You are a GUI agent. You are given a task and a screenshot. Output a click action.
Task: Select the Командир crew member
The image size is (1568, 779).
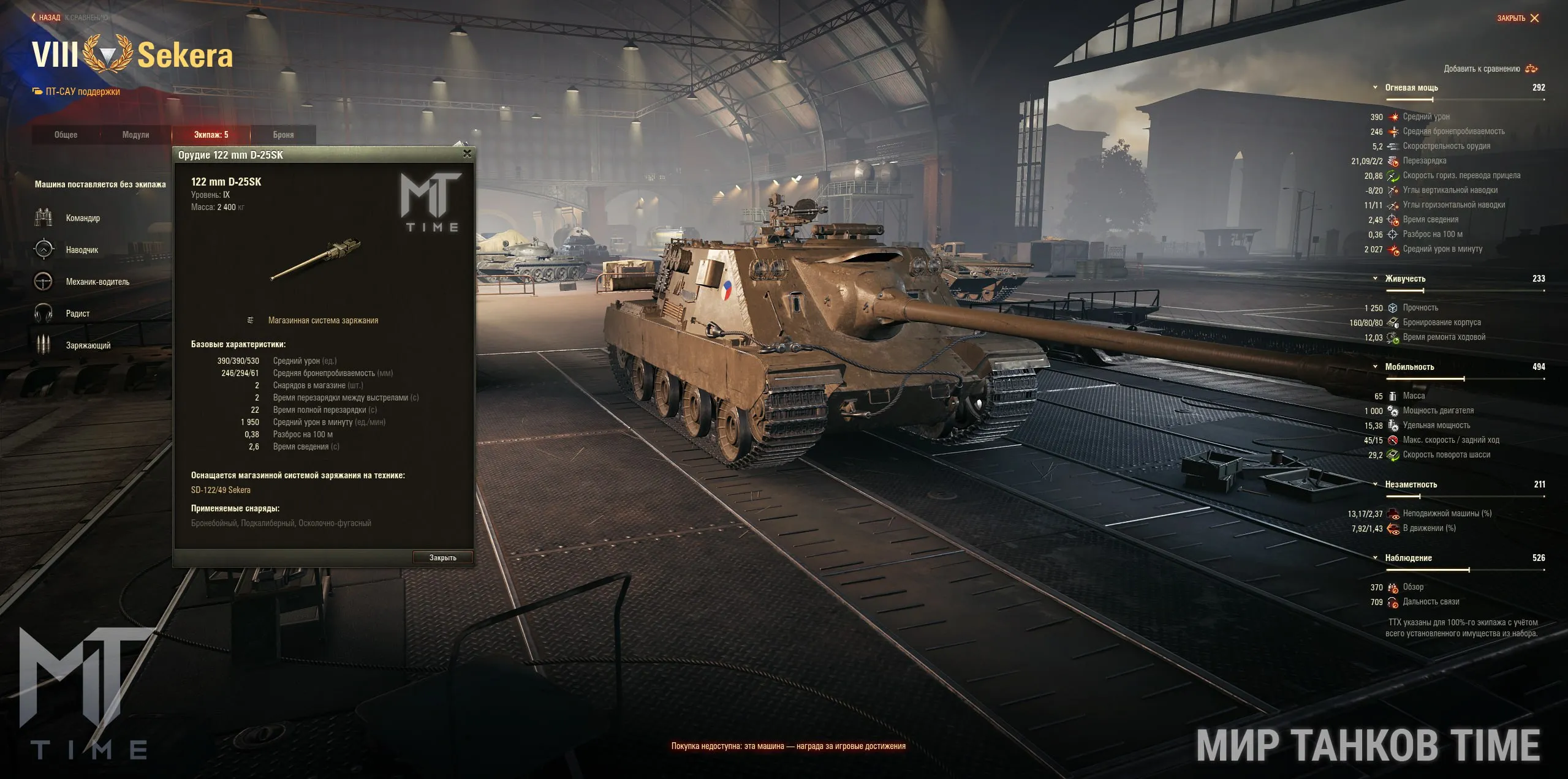click(x=83, y=218)
